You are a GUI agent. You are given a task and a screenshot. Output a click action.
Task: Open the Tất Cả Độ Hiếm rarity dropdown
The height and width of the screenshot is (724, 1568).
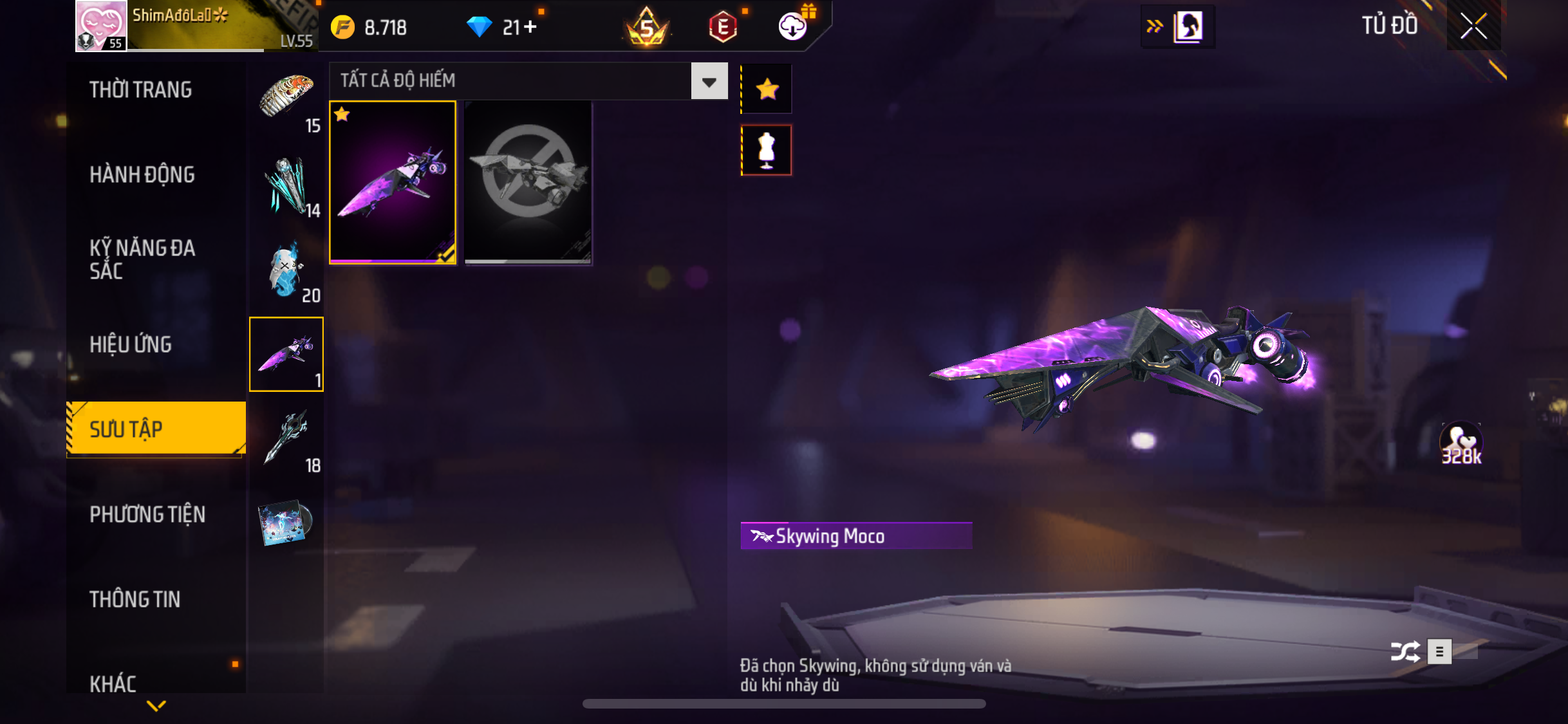coord(709,81)
